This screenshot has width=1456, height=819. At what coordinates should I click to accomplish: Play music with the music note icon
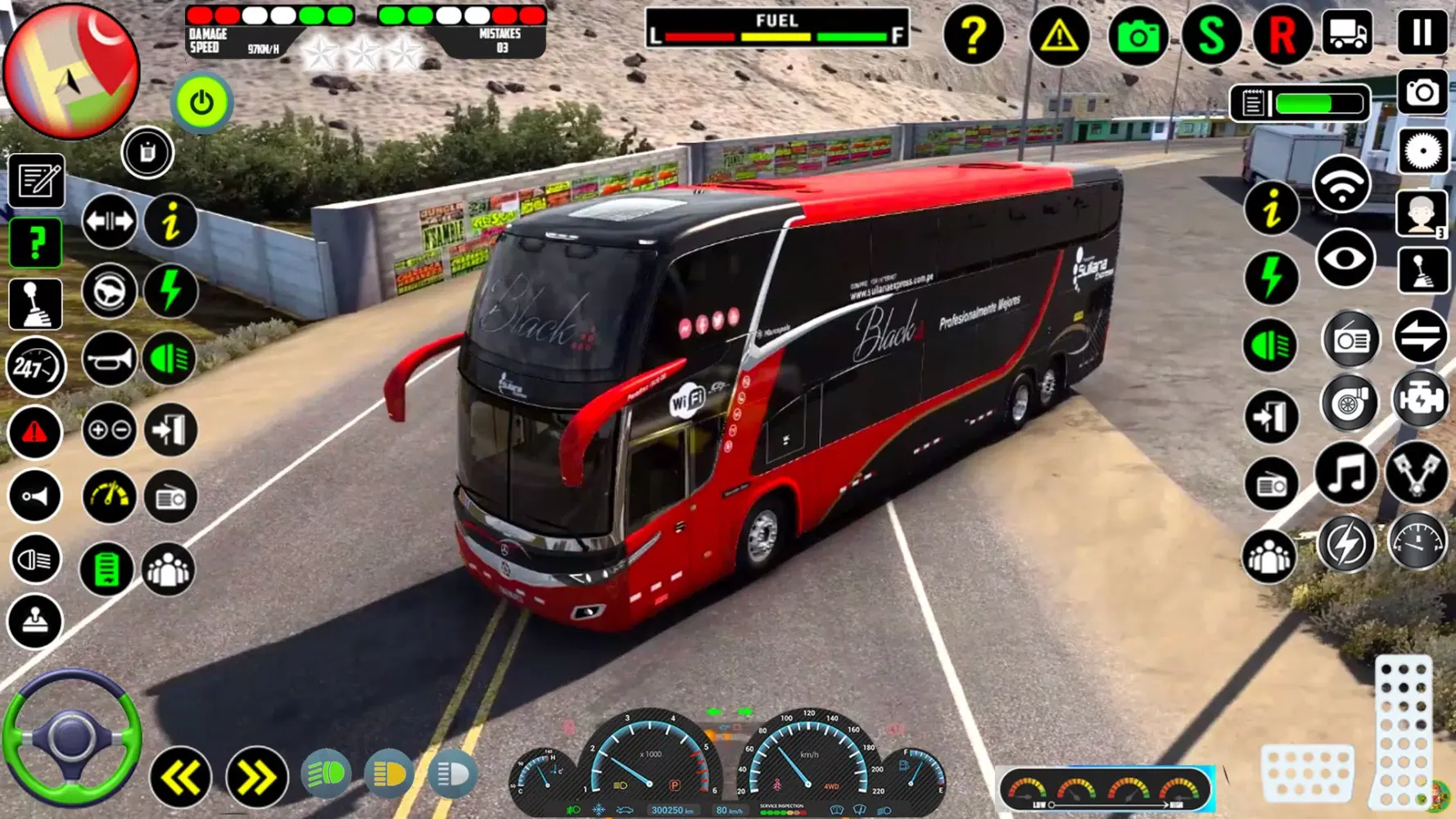pyautogui.click(x=1346, y=474)
